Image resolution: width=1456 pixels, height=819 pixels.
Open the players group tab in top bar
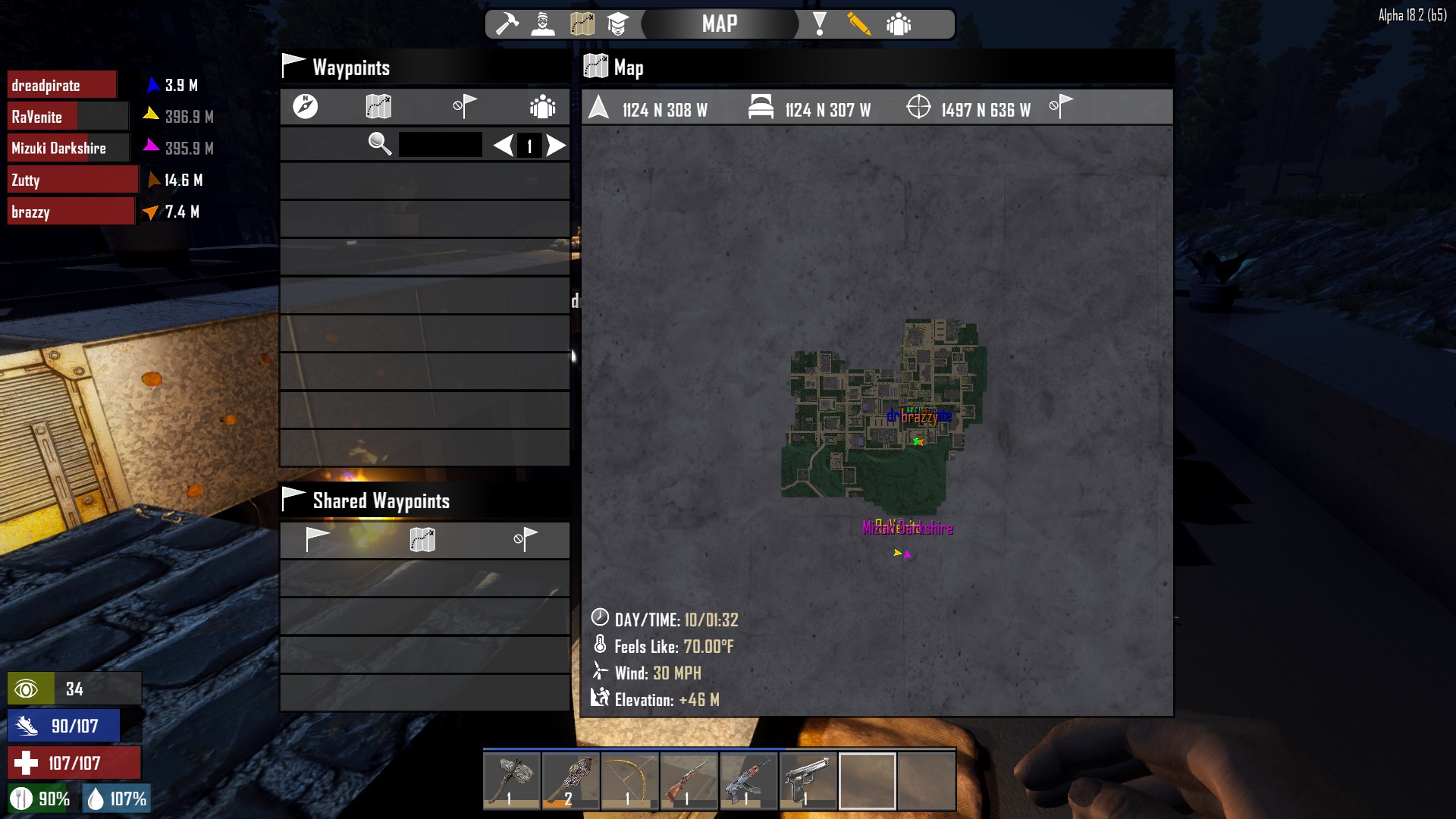pos(899,24)
